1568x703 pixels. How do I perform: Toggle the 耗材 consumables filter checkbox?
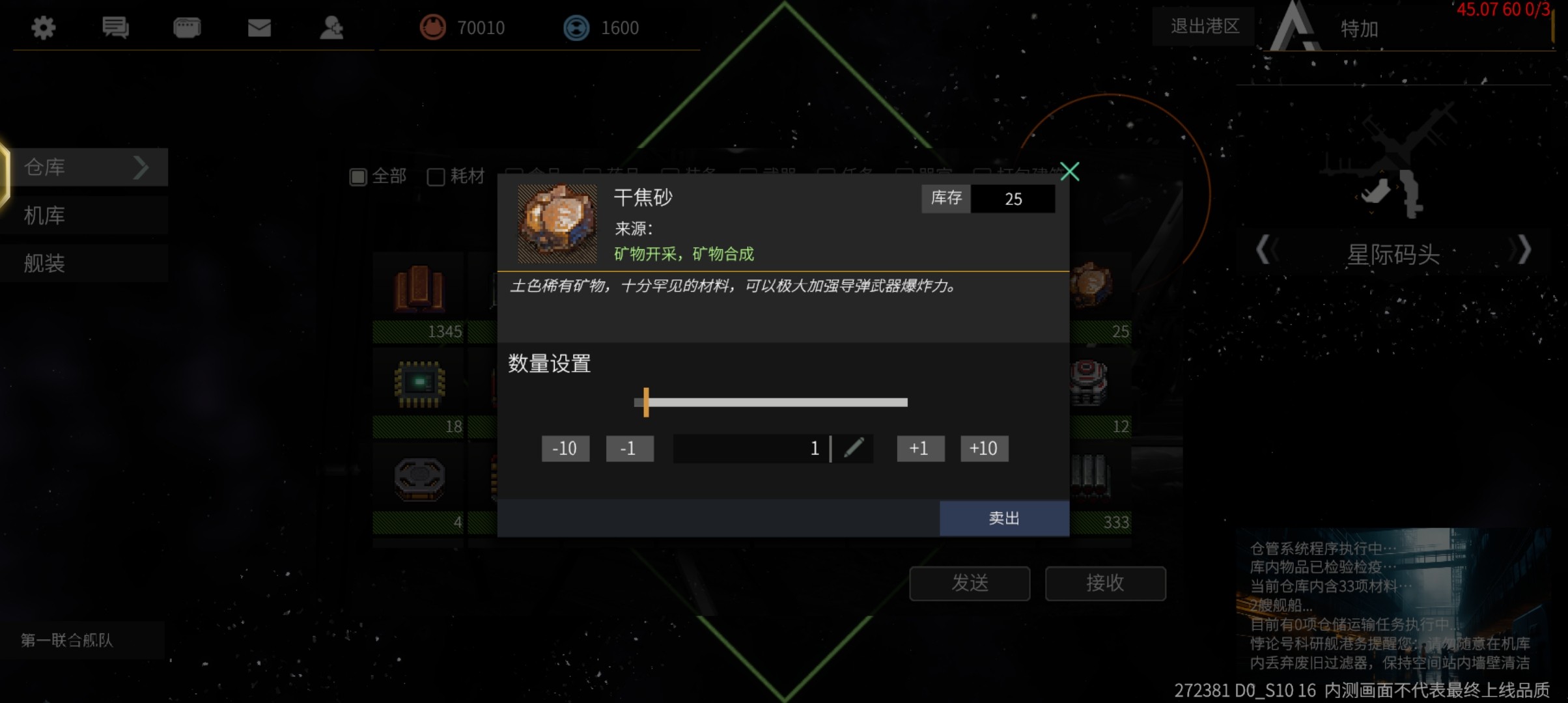[436, 176]
